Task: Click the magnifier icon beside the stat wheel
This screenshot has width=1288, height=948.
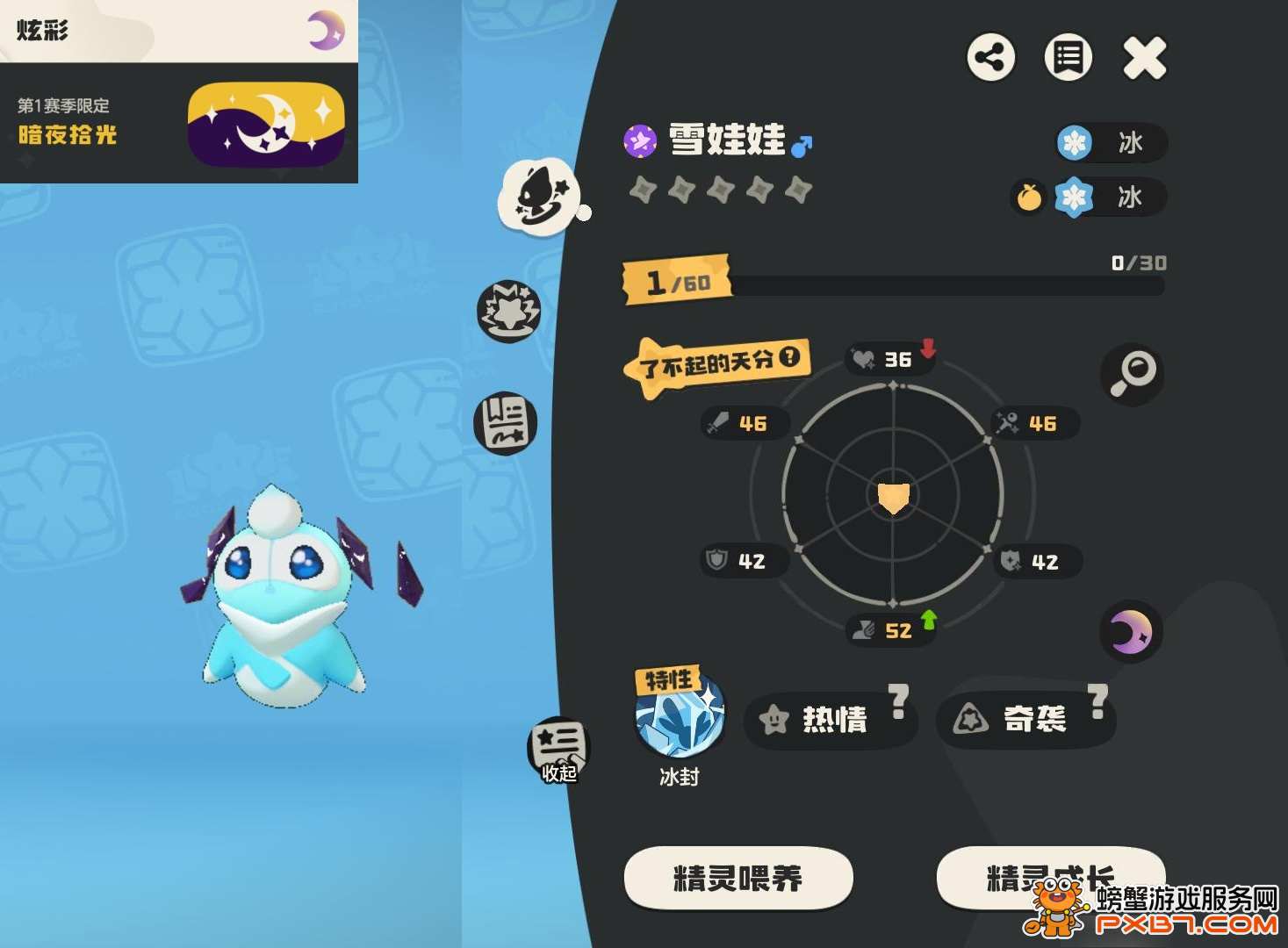Action: click(x=1133, y=375)
